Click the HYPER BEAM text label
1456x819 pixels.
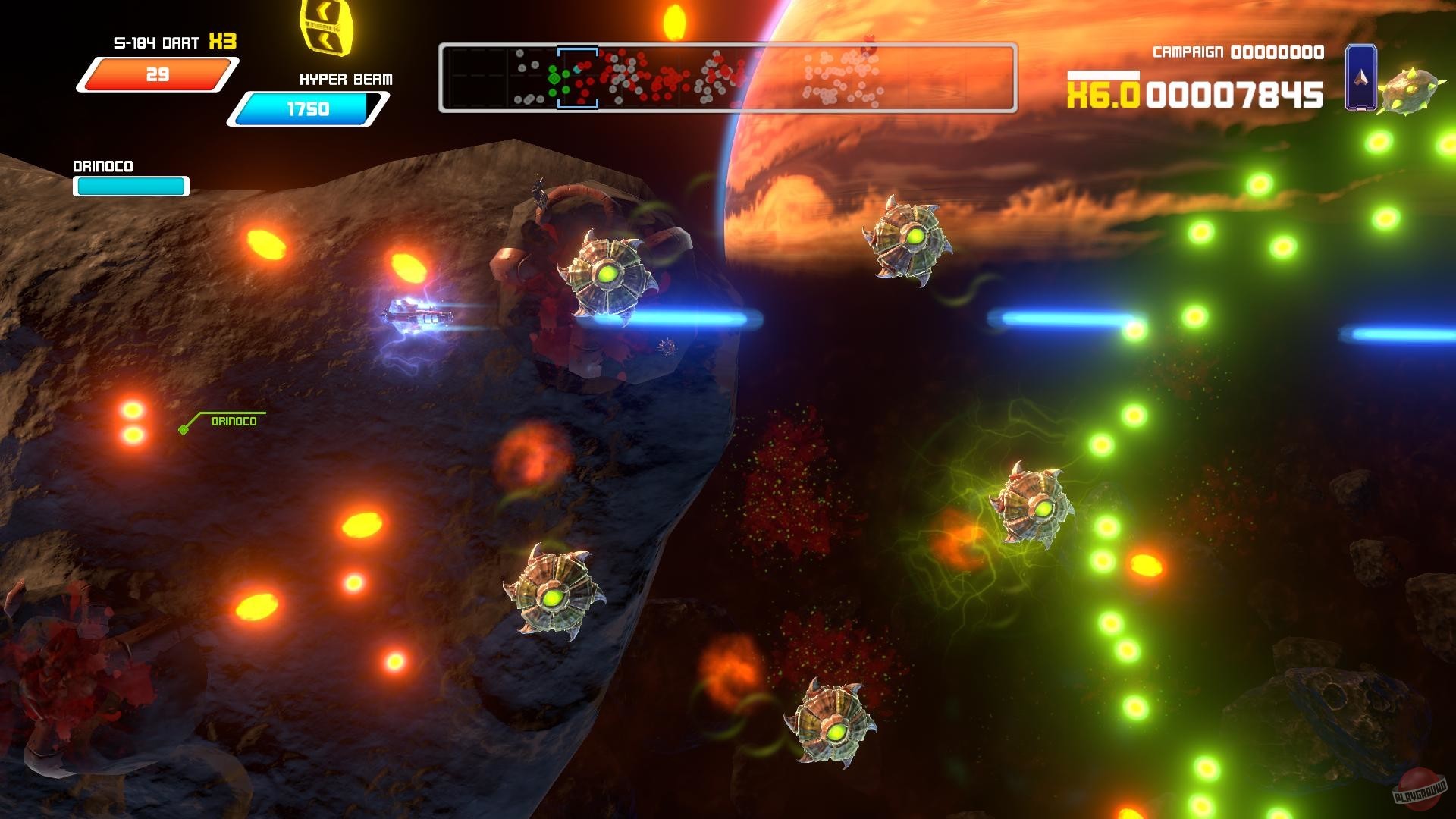345,79
